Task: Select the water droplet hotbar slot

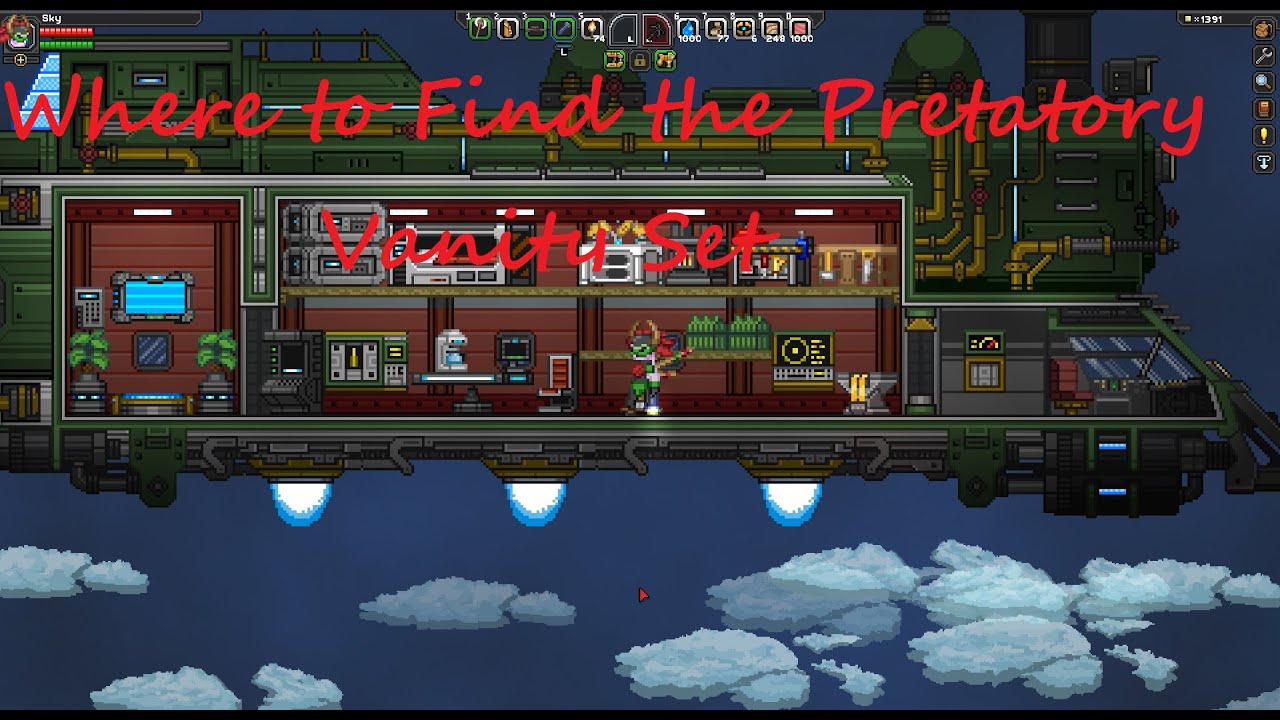Action: coord(689,28)
